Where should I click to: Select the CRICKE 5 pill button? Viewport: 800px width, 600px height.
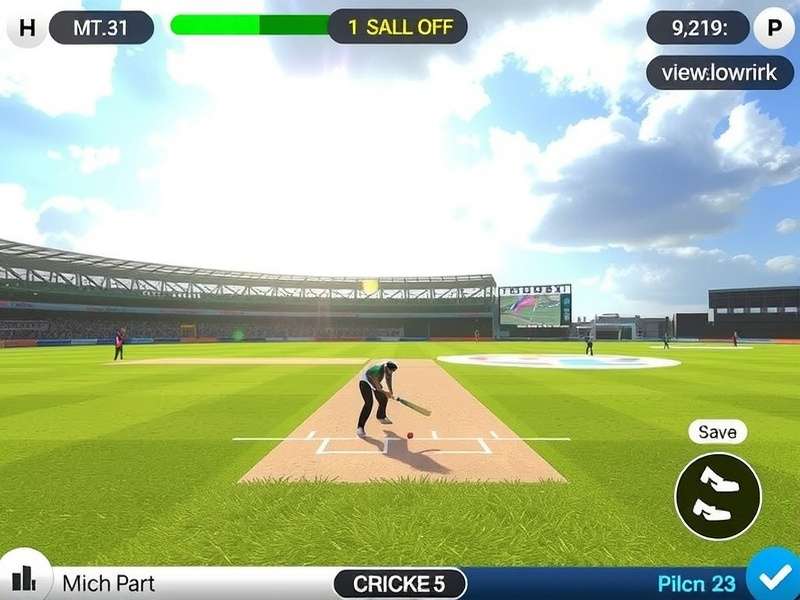[399, 584]
